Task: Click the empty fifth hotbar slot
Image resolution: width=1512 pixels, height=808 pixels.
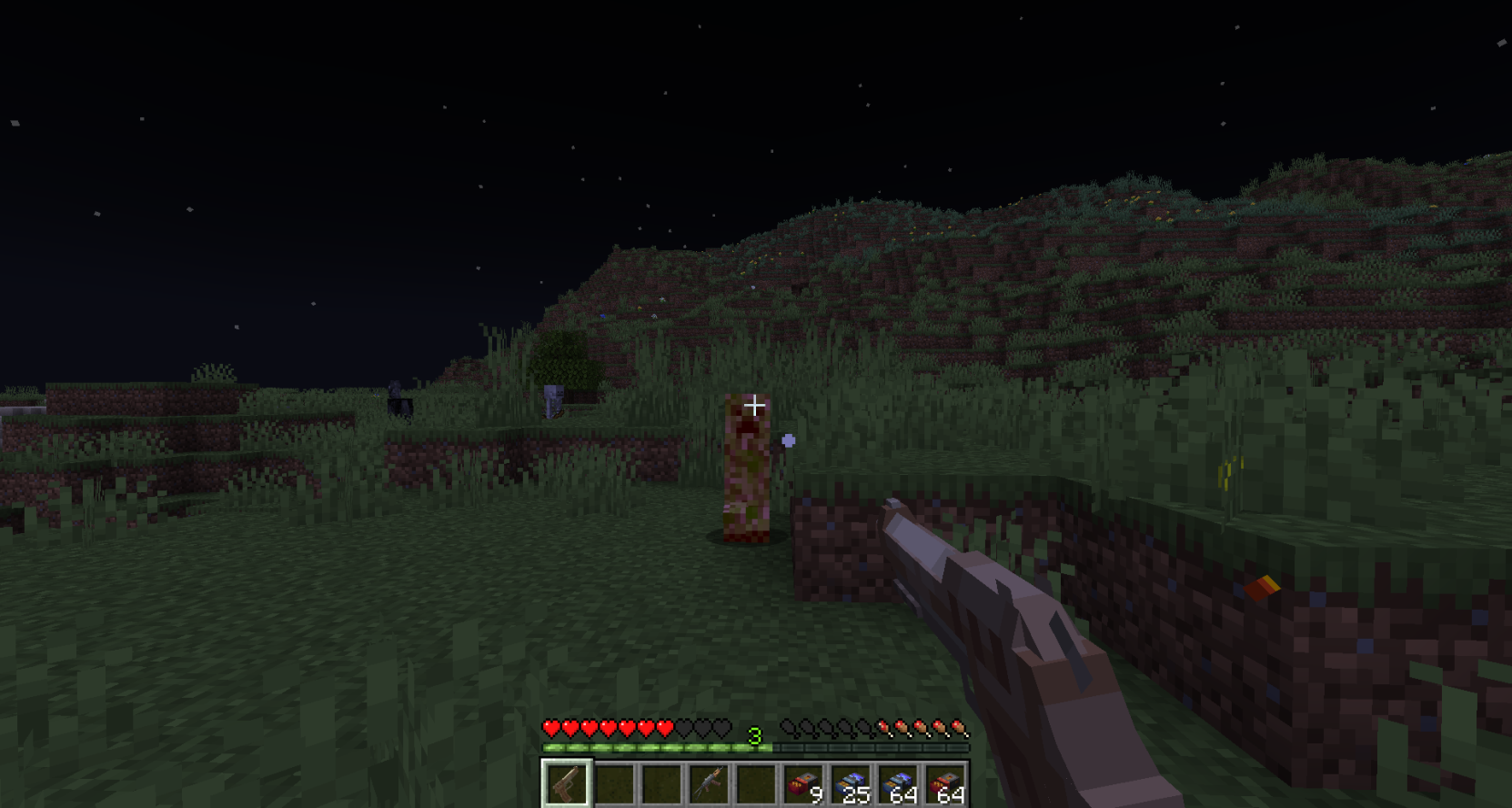Action: click(757, 783)
